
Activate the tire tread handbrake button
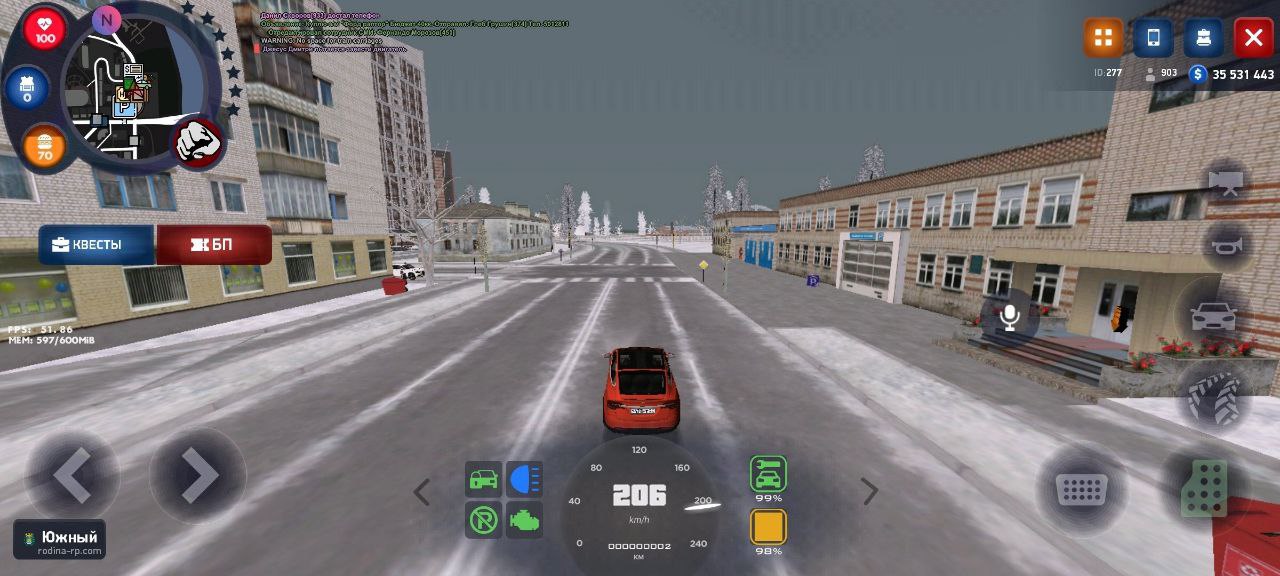[1214, 396]
